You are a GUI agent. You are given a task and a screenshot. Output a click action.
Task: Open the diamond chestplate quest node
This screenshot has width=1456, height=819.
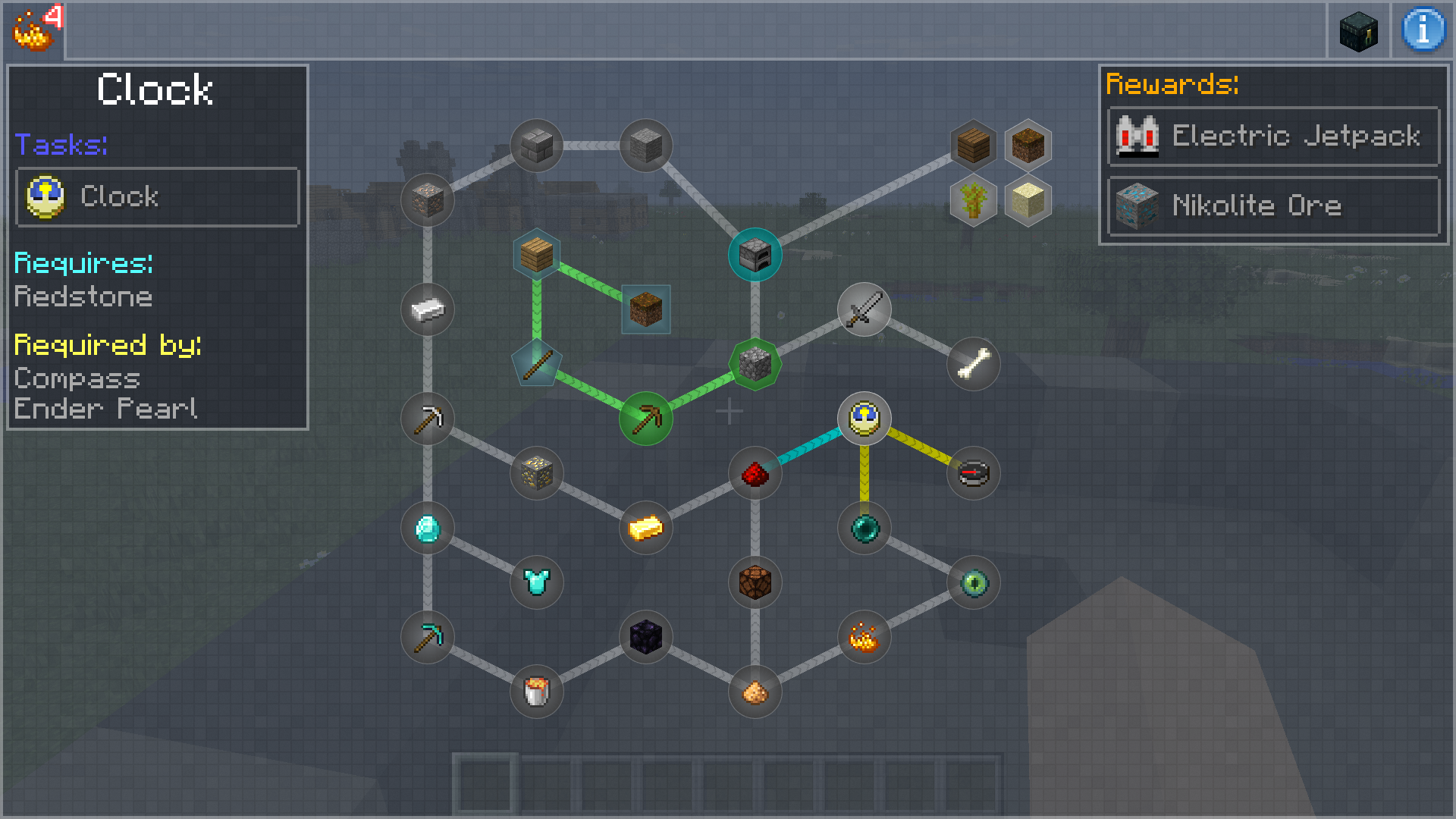[x=536, y=583]
